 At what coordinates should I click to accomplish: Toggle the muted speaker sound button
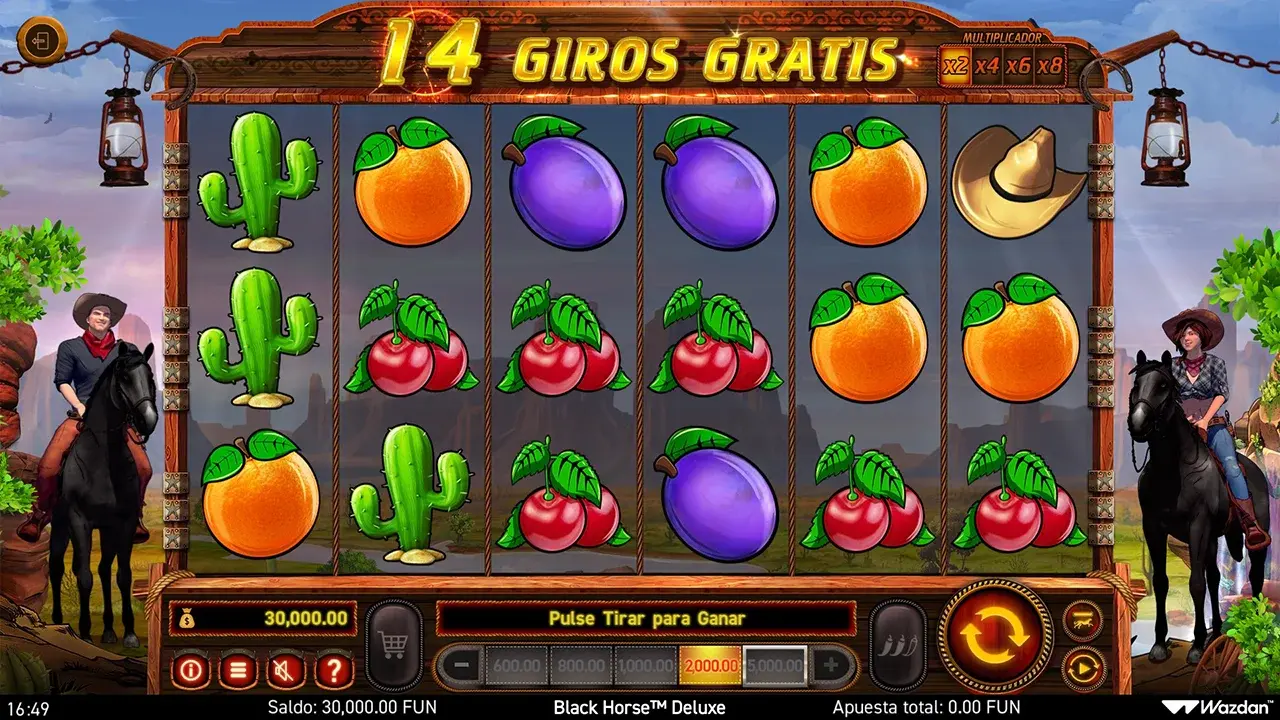coord(286,669)
